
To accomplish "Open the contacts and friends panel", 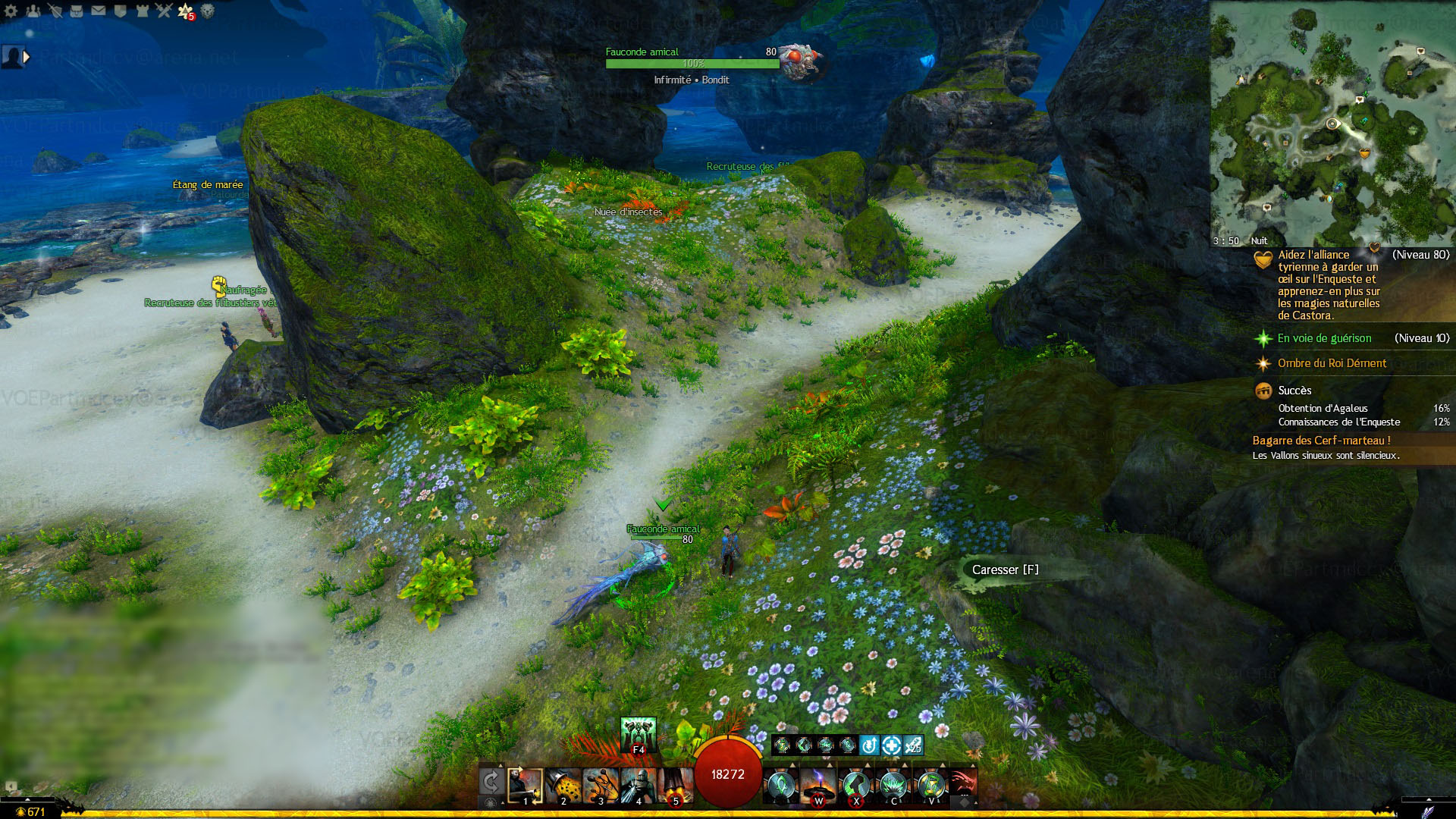I will pos(33,11).
